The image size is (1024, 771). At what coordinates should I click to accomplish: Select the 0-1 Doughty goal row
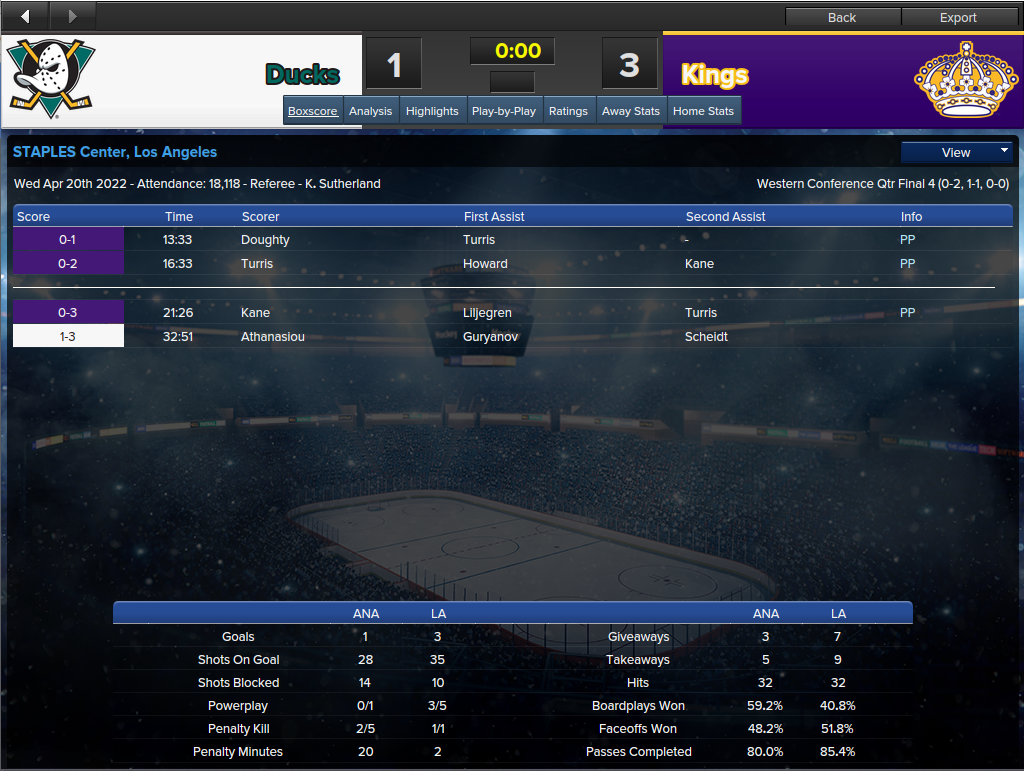click(512, 240)
